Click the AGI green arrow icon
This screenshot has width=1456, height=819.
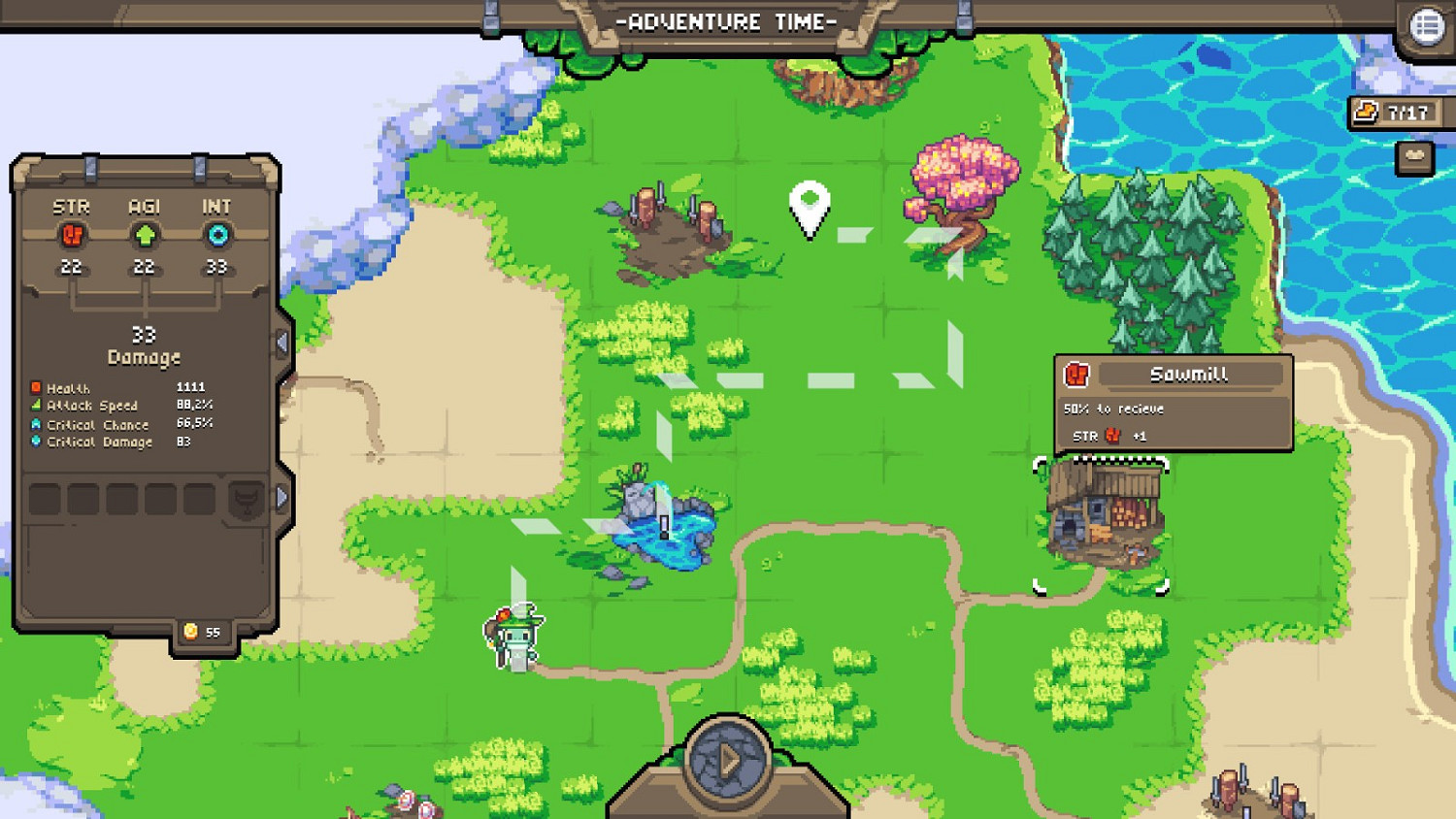(144, 236)
